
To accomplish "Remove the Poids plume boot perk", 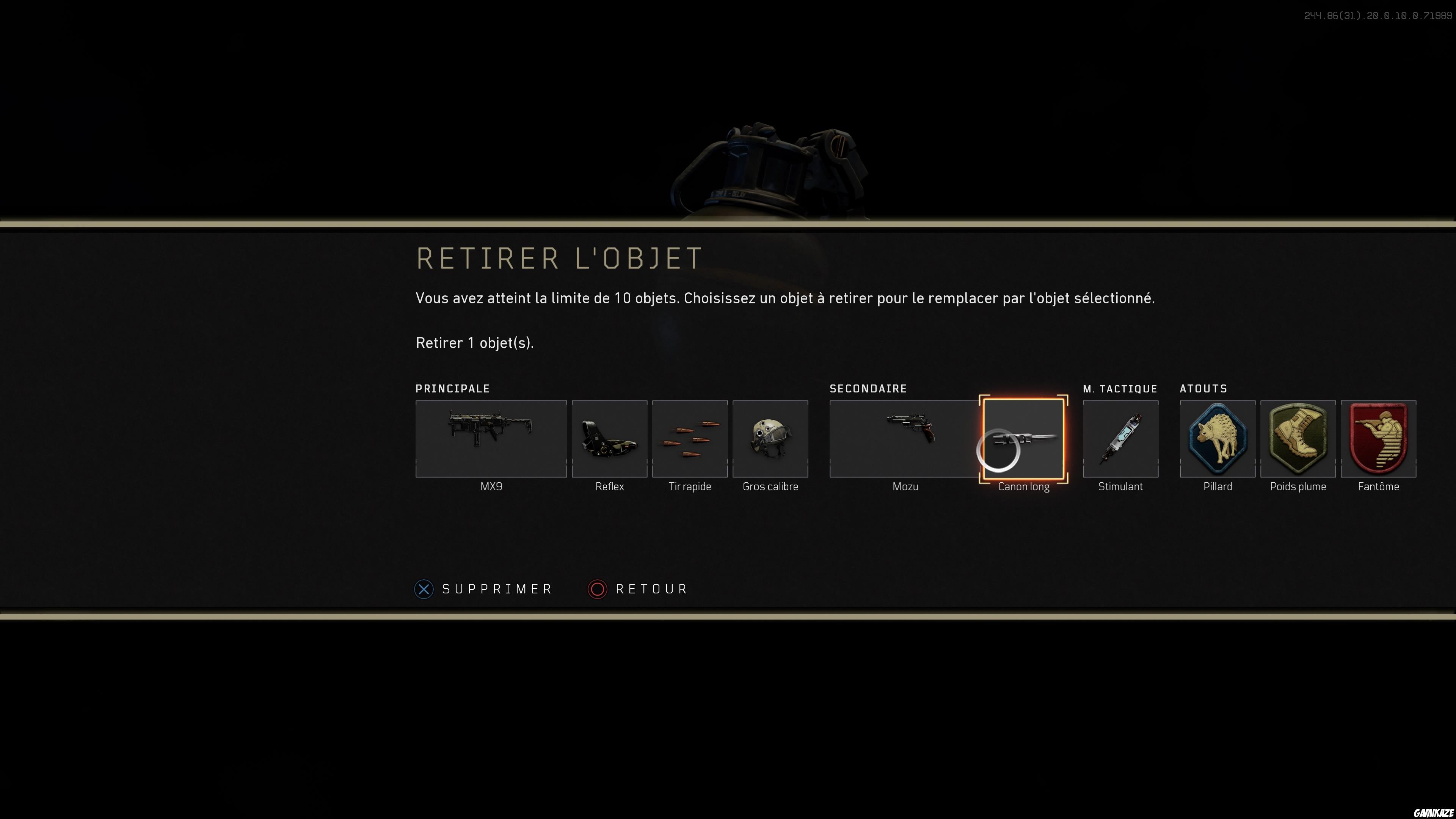I will pyautogui.click(x=1298, y=439).
